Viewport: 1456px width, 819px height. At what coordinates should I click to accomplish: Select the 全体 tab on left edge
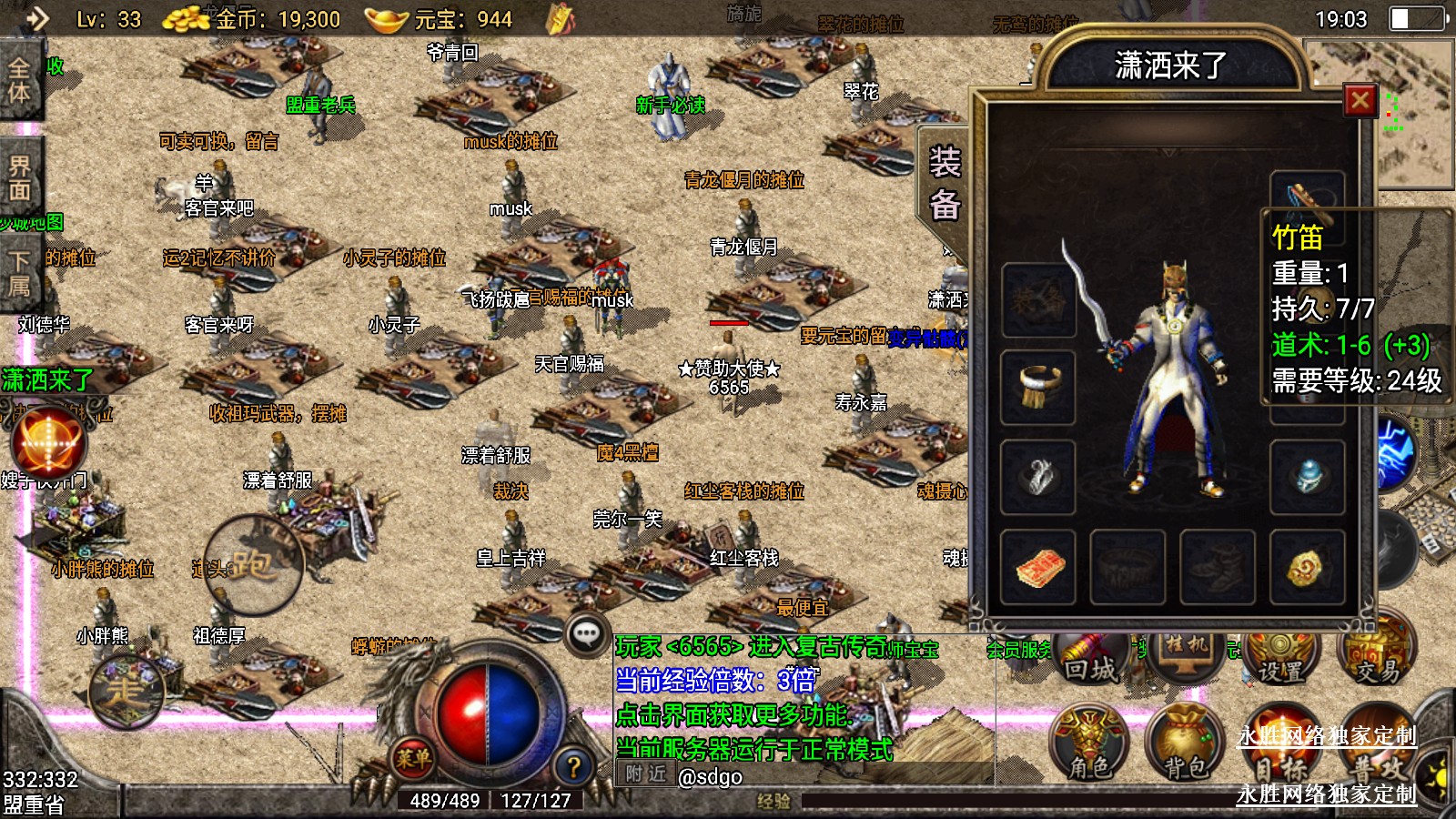click(20, 80)
